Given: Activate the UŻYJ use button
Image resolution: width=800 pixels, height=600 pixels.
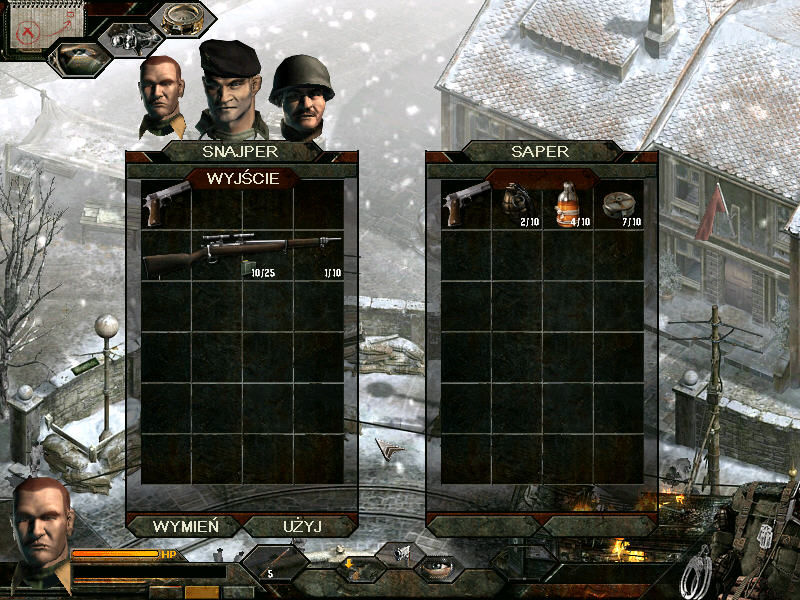Looking at the screenshot, I should coord(299,525).
